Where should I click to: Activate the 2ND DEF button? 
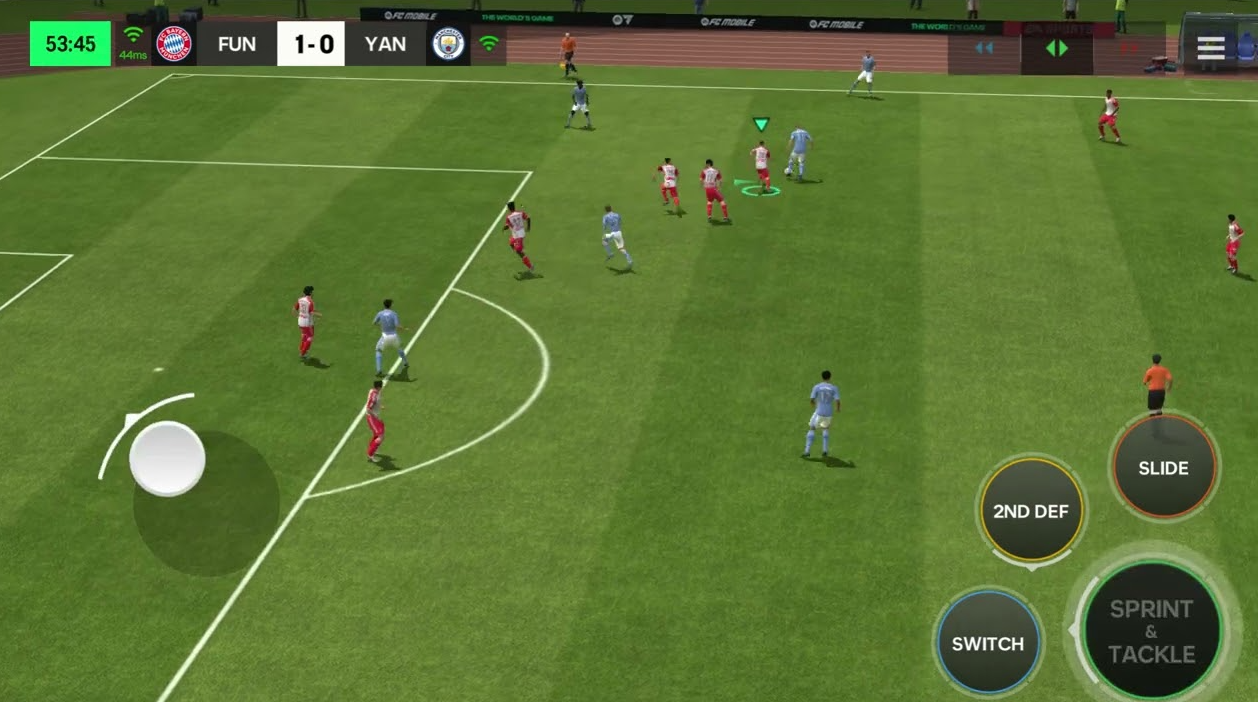pyautogui.click(x=1031, y=511)
